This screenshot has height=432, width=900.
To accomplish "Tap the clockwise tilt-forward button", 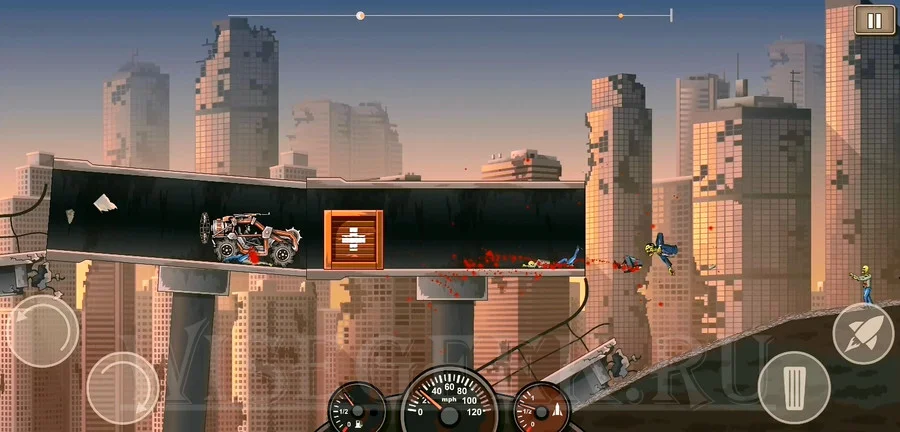I will 122,387.
